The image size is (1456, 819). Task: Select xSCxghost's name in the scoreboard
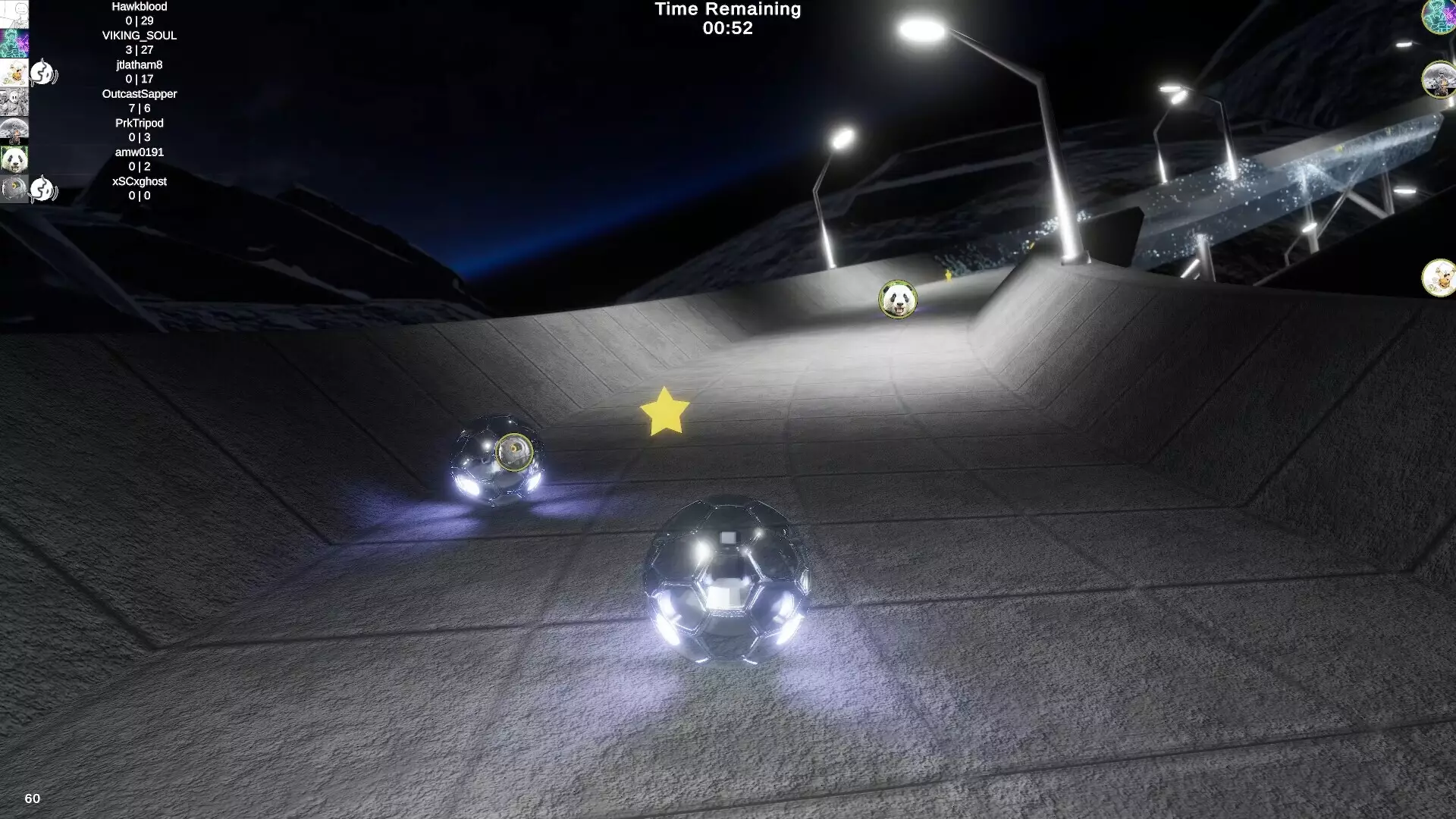point(140,180)
